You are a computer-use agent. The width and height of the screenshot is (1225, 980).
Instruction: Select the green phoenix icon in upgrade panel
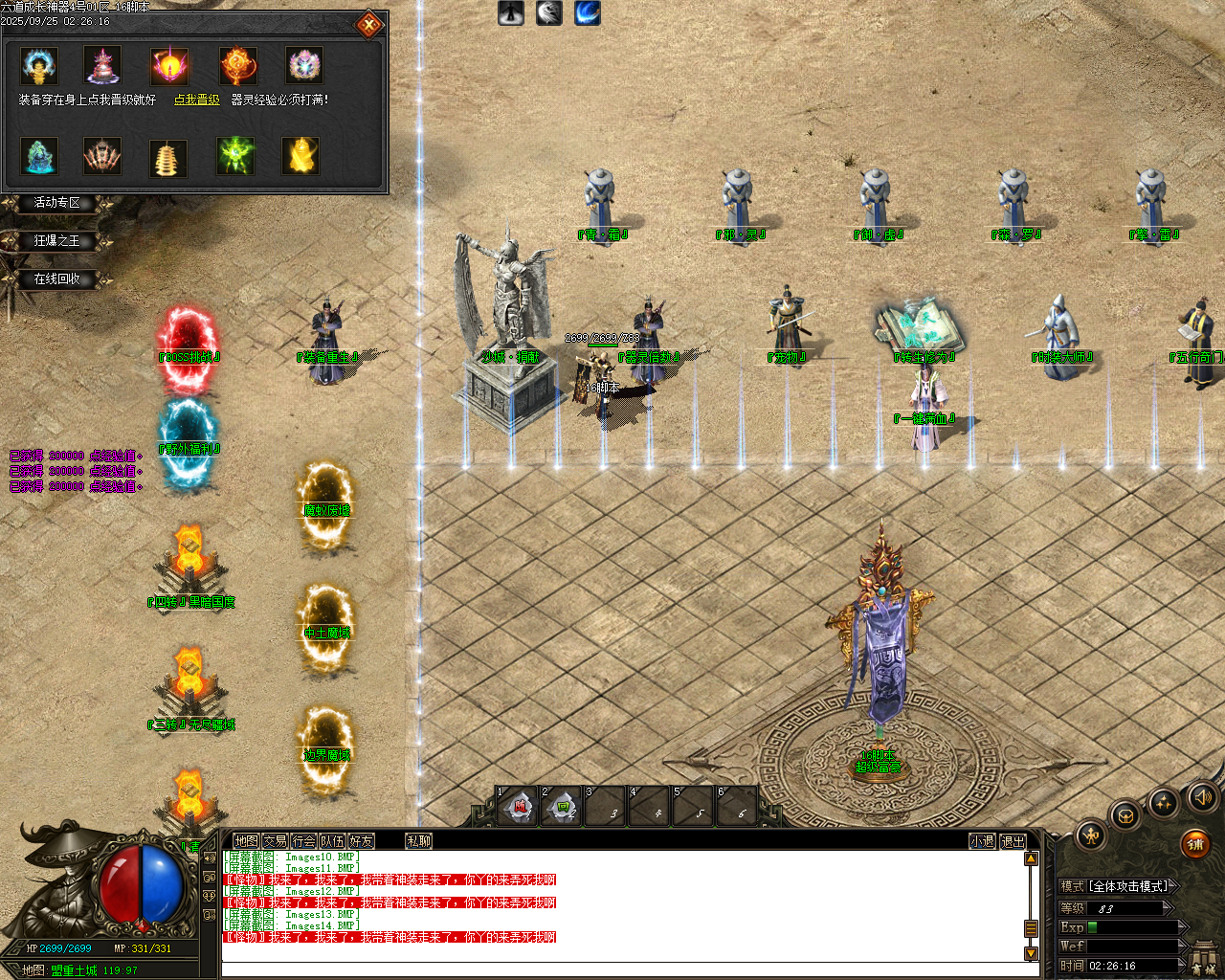[x=235, y=156]
